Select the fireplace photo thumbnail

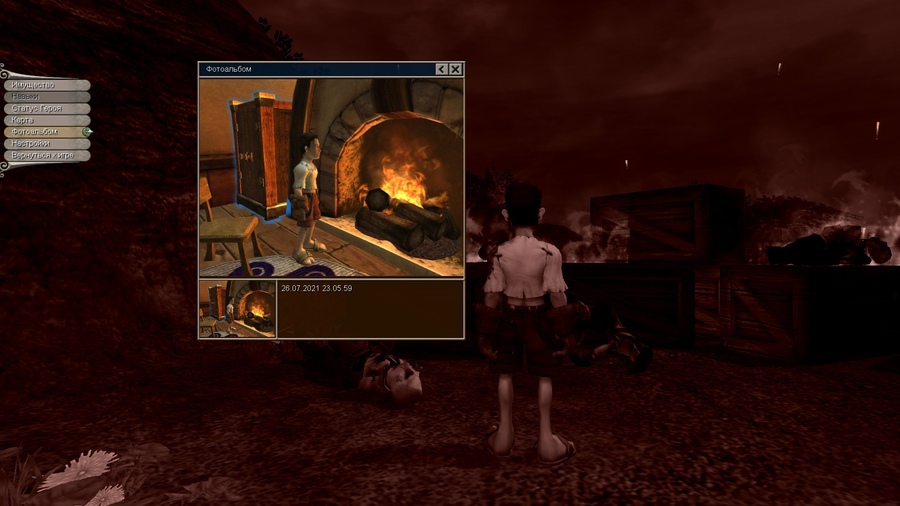pyautogui.click(x=237, y=309)
